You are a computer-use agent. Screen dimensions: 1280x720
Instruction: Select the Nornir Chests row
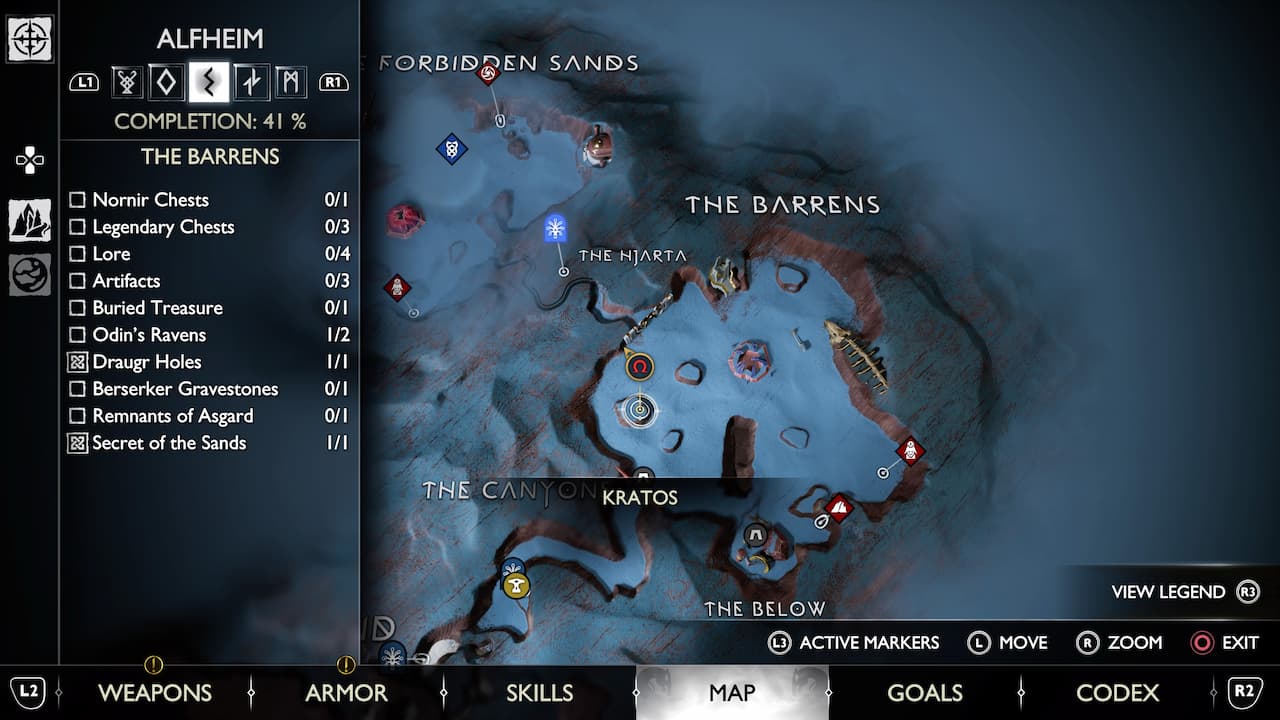tap(150, 200)
